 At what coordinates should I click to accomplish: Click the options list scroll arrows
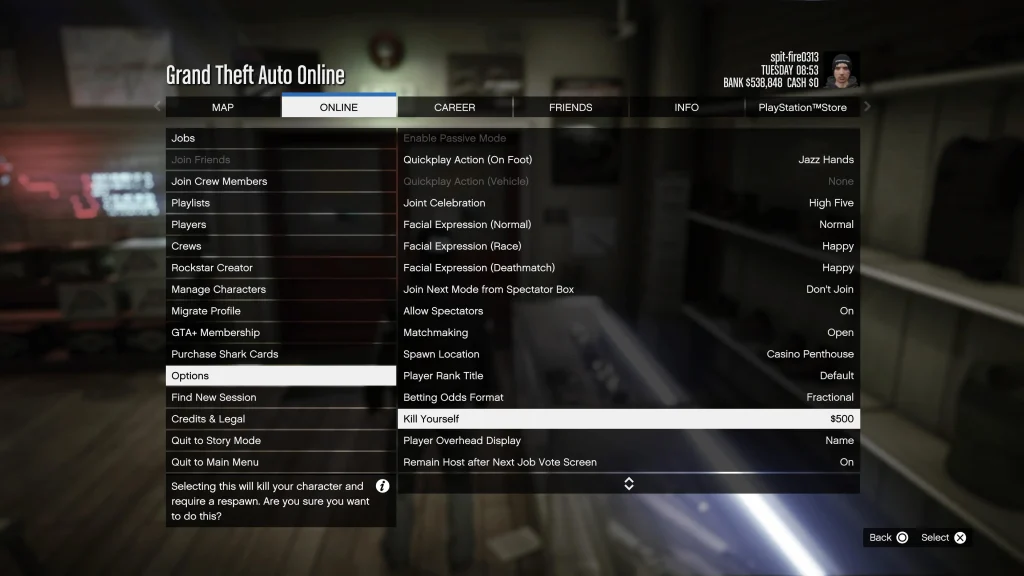[x=629, y=484]
